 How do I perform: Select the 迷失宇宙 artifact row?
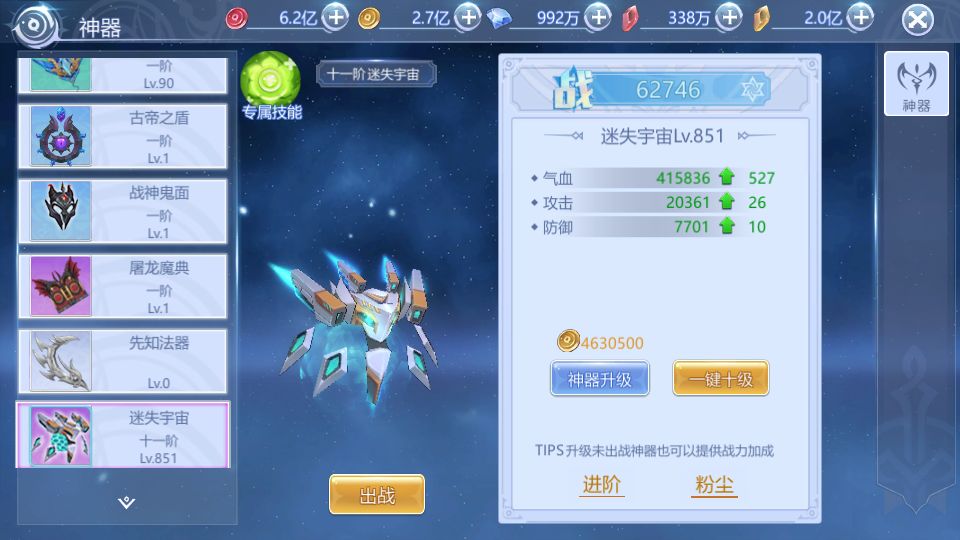pyautogui.click(x=122, y=435)
